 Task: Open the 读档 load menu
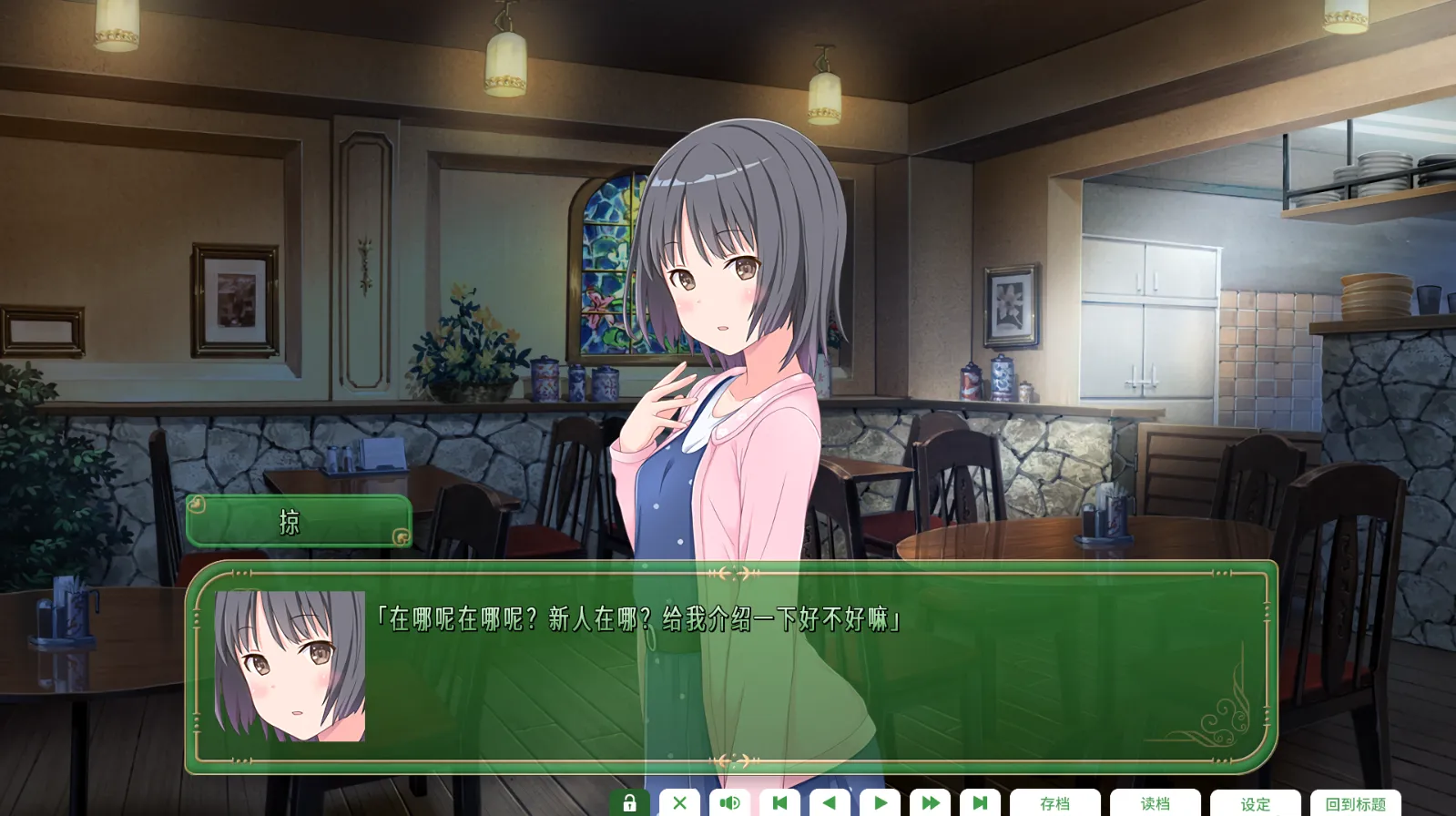pos(1155,803)
